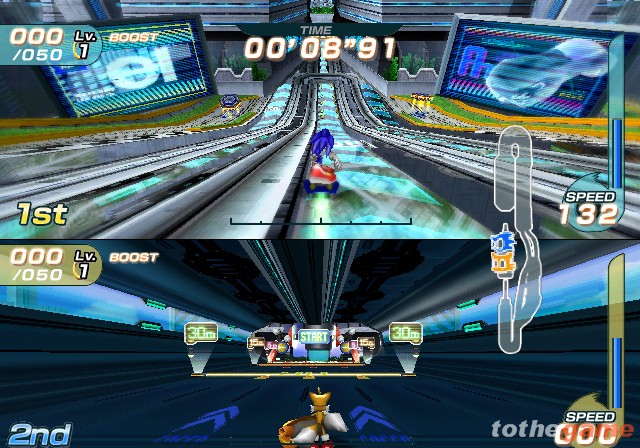
Task: Select Tails' orange marker on the minimap
Action: [x=502, y=262]
